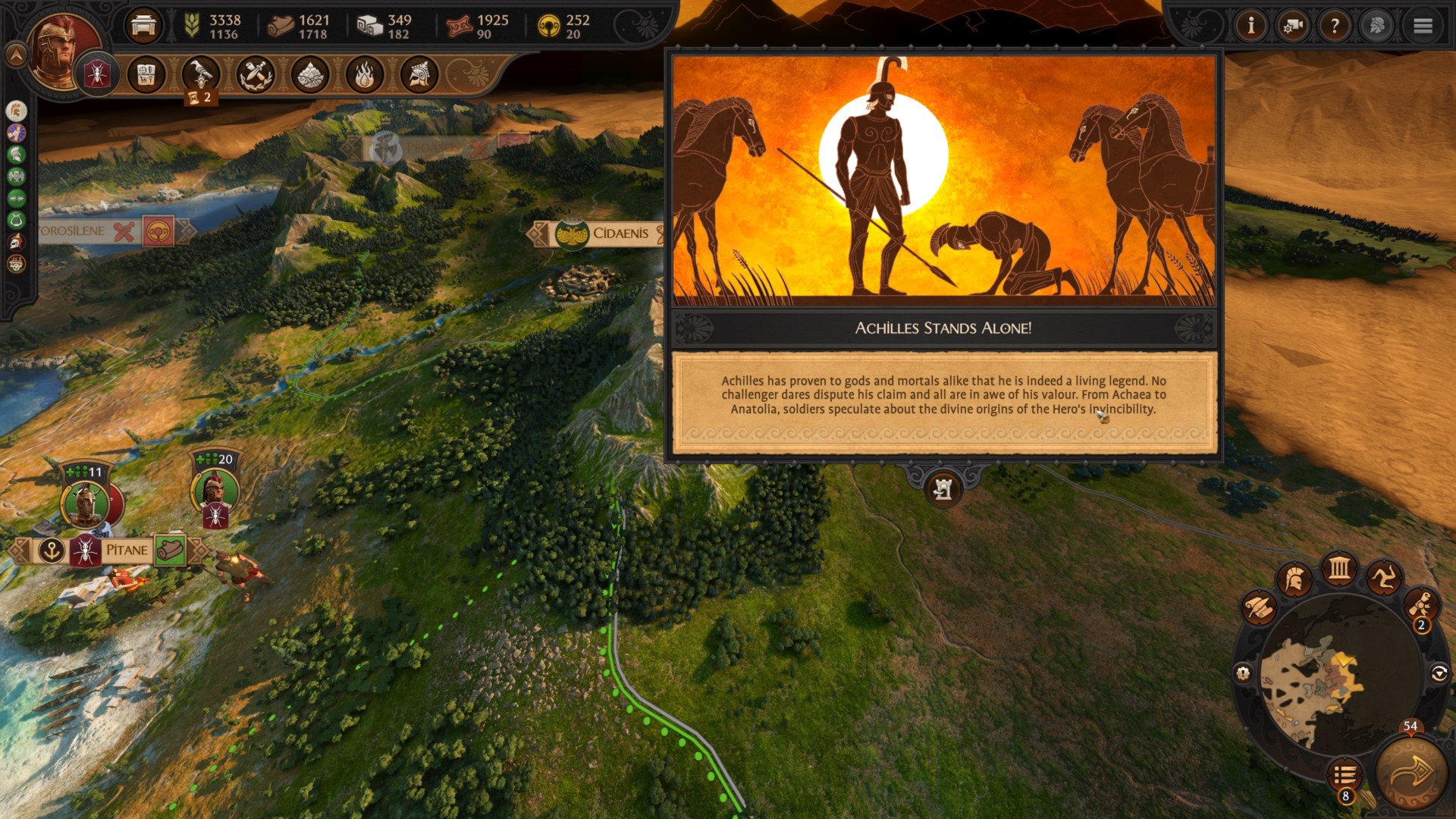Click the circular minimap
Image resolution: width=1456 pixels, height=819 pixels.
(x=1340, y=675)
